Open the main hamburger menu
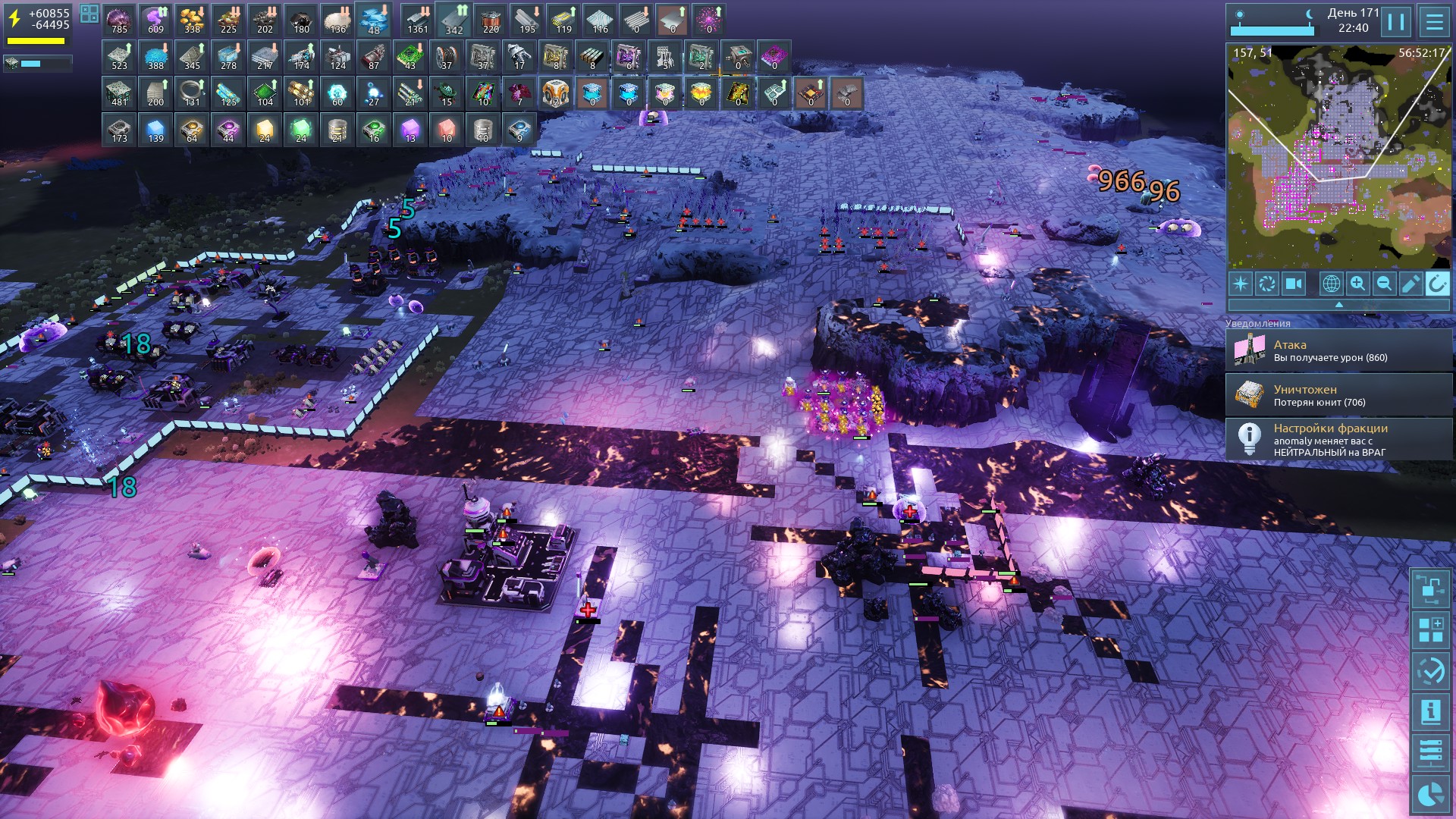The height and width of the screenshot is (819, 1456). pyautogui.click(x=1434, y=21)
